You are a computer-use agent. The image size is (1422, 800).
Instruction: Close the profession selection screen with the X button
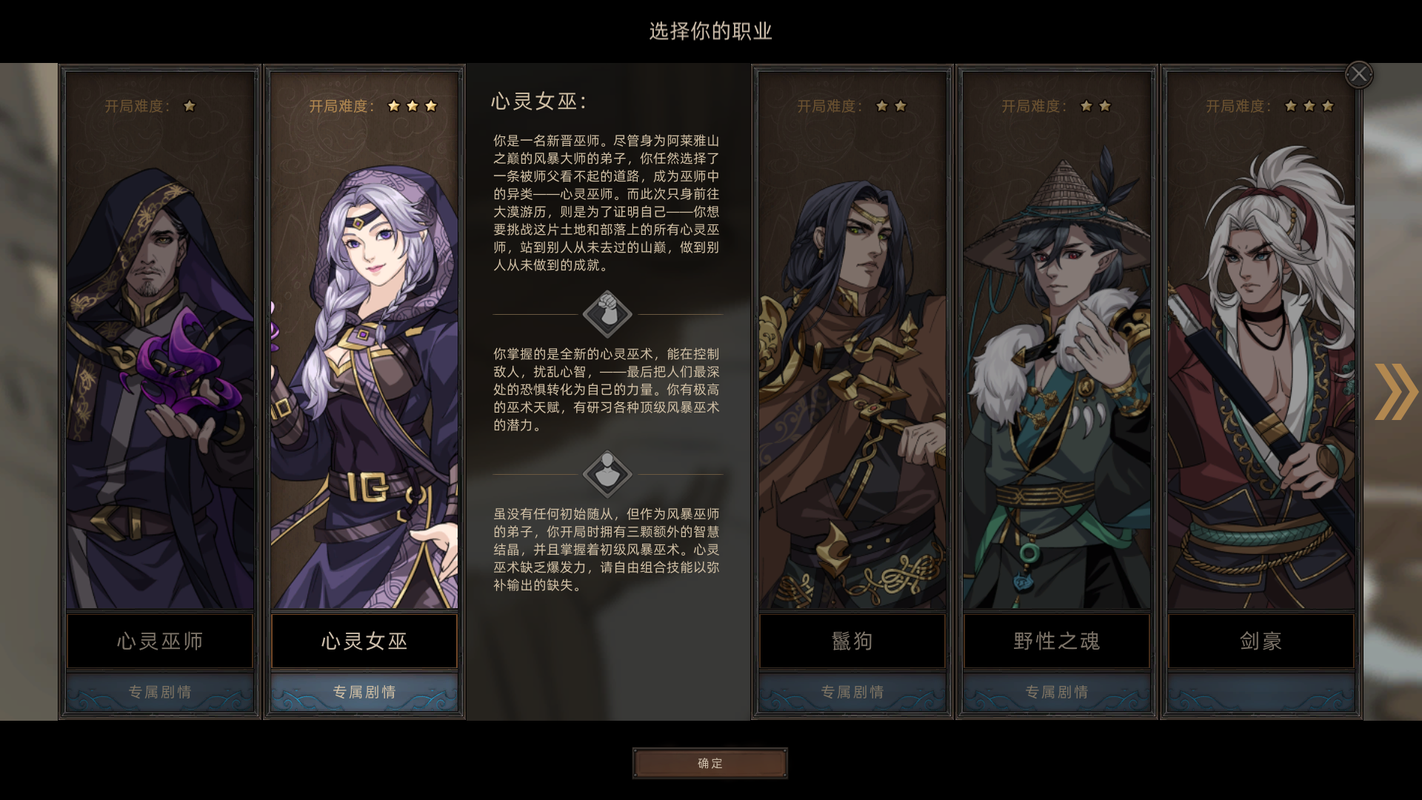click(1358, 73)
